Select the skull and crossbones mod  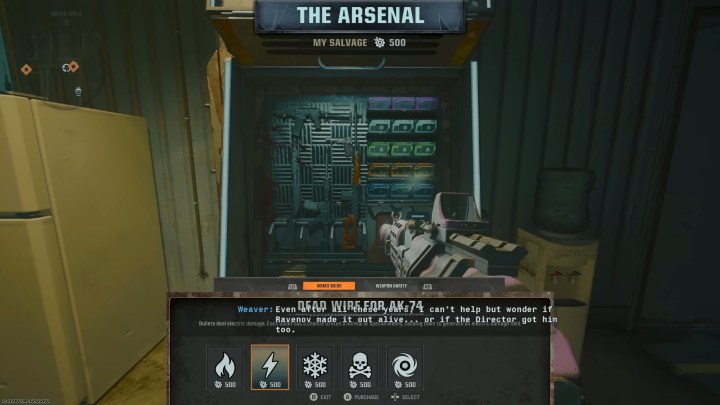pos(360,366)
